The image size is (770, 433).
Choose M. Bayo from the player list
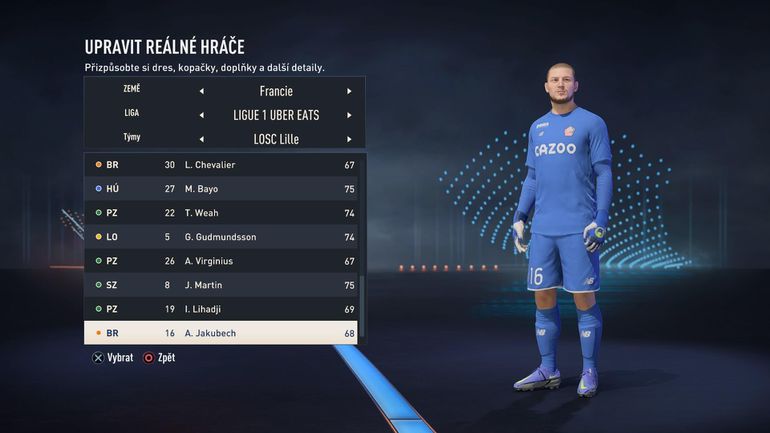pyautogui.click(x=221, y=188)
